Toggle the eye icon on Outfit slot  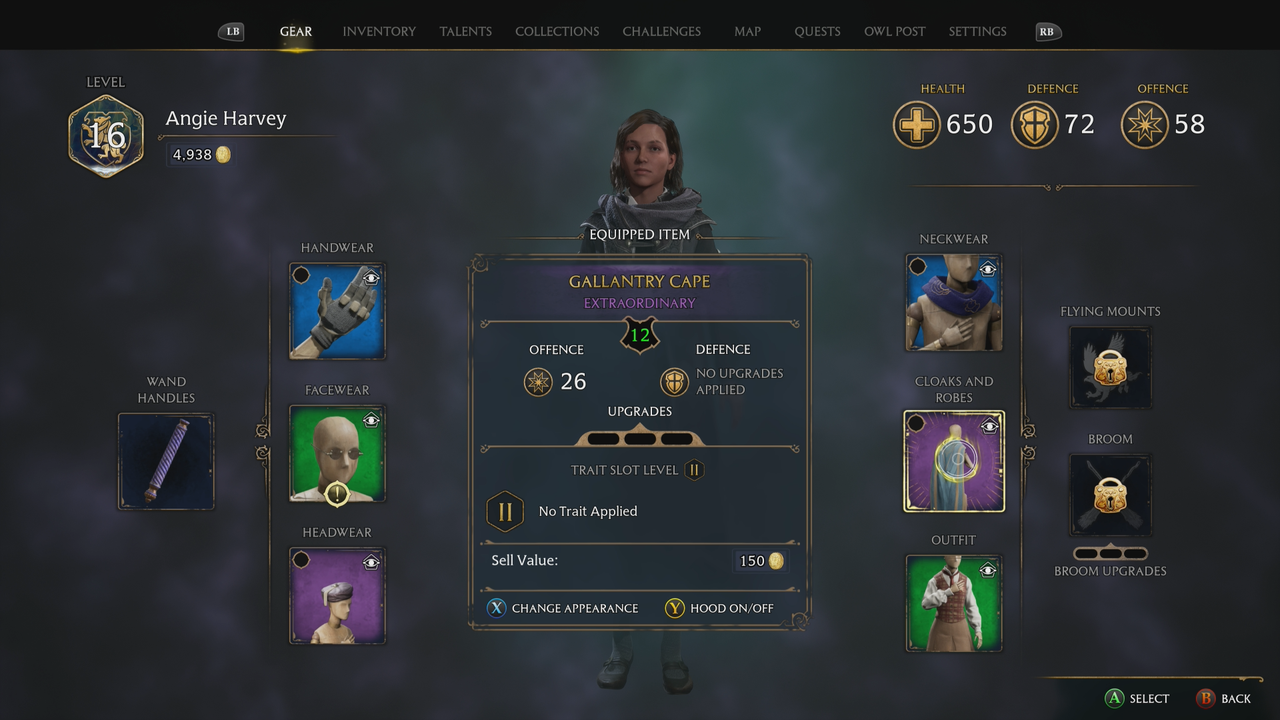(988, 568)
